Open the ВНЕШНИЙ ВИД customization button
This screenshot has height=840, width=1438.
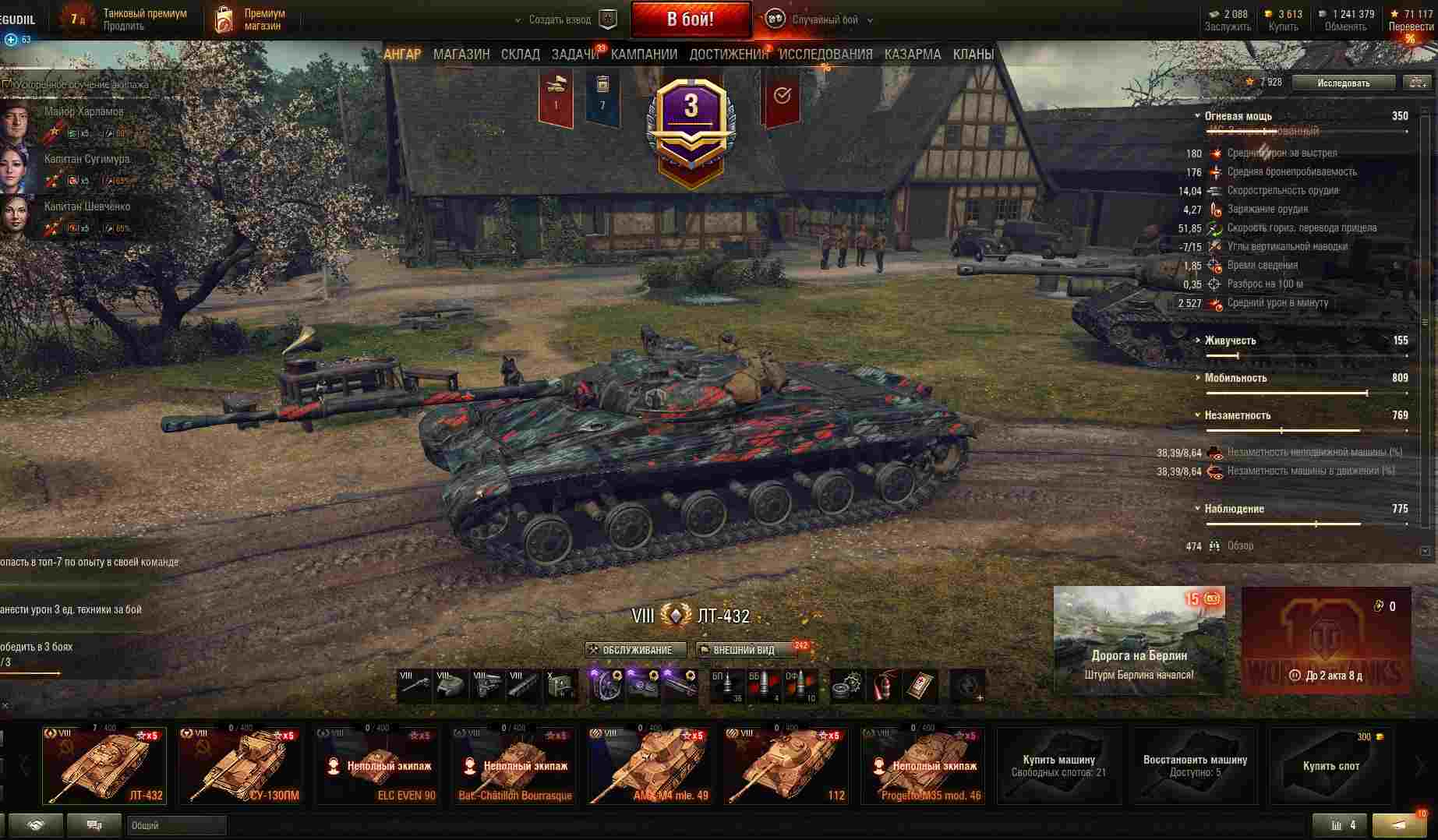[x=744, y=650]
